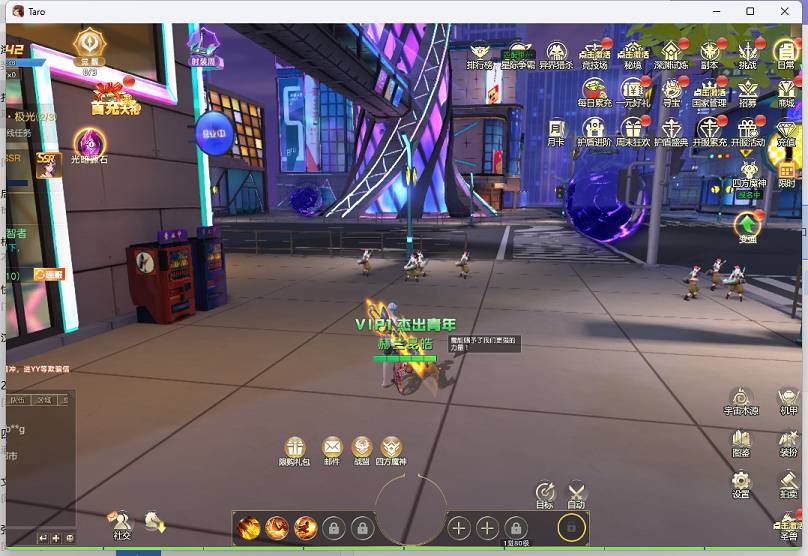
Task: Open the 社交 social menu
Action: (x=122, y=523)
